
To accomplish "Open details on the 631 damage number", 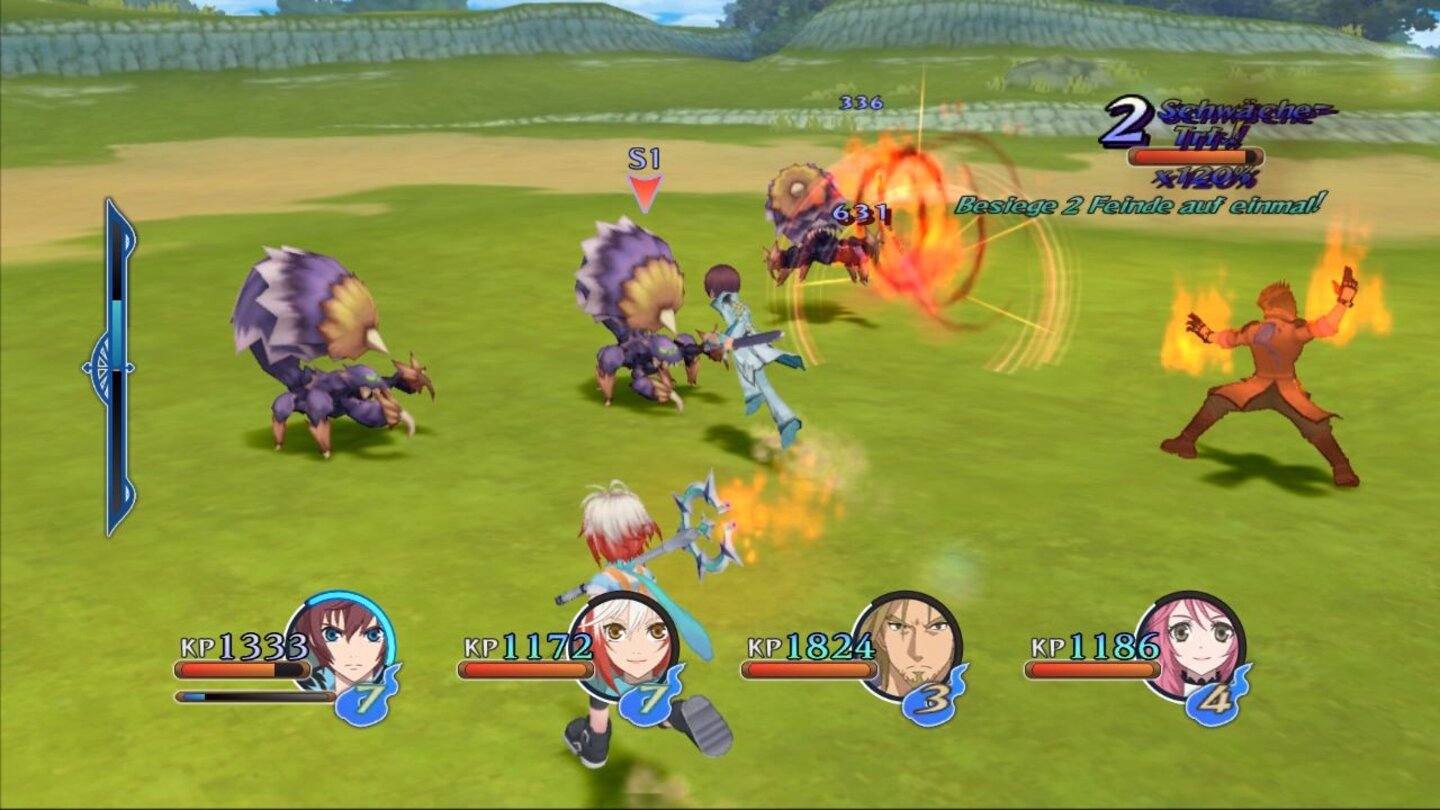I will click(x=858, y=211).
